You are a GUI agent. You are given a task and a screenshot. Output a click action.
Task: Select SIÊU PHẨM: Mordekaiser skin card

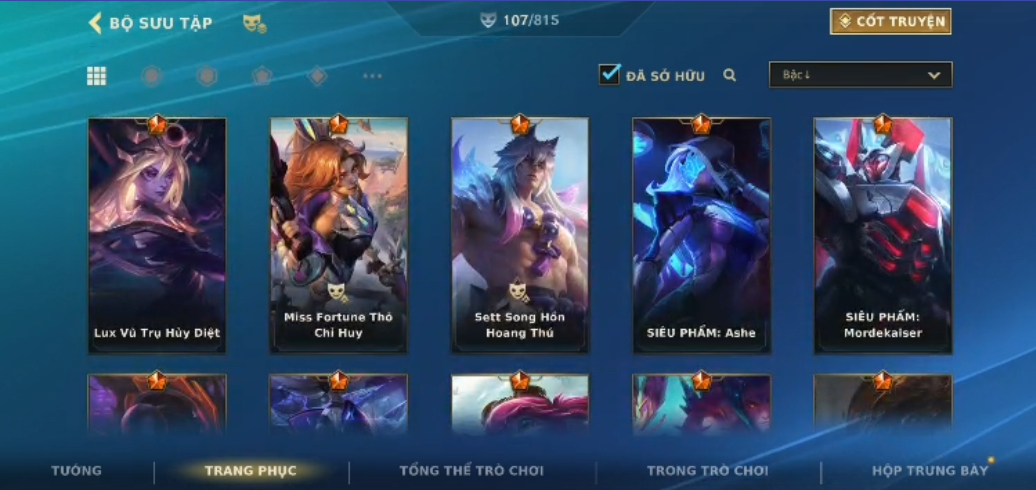[x=882, y=235]
